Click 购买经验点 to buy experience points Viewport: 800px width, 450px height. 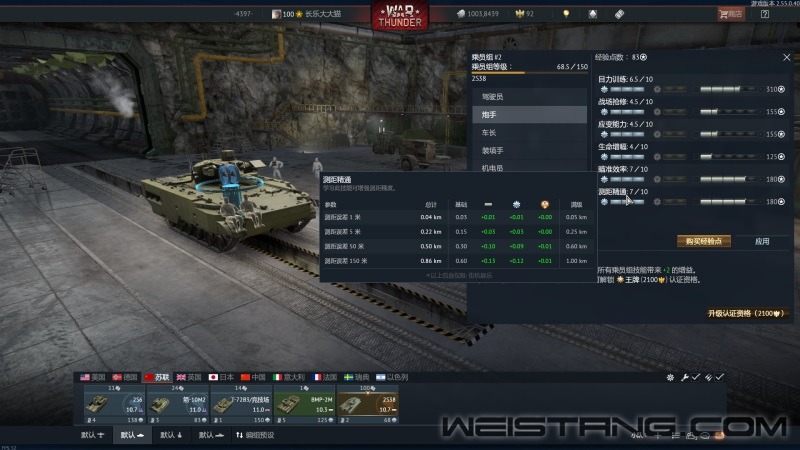pos(704,241)
